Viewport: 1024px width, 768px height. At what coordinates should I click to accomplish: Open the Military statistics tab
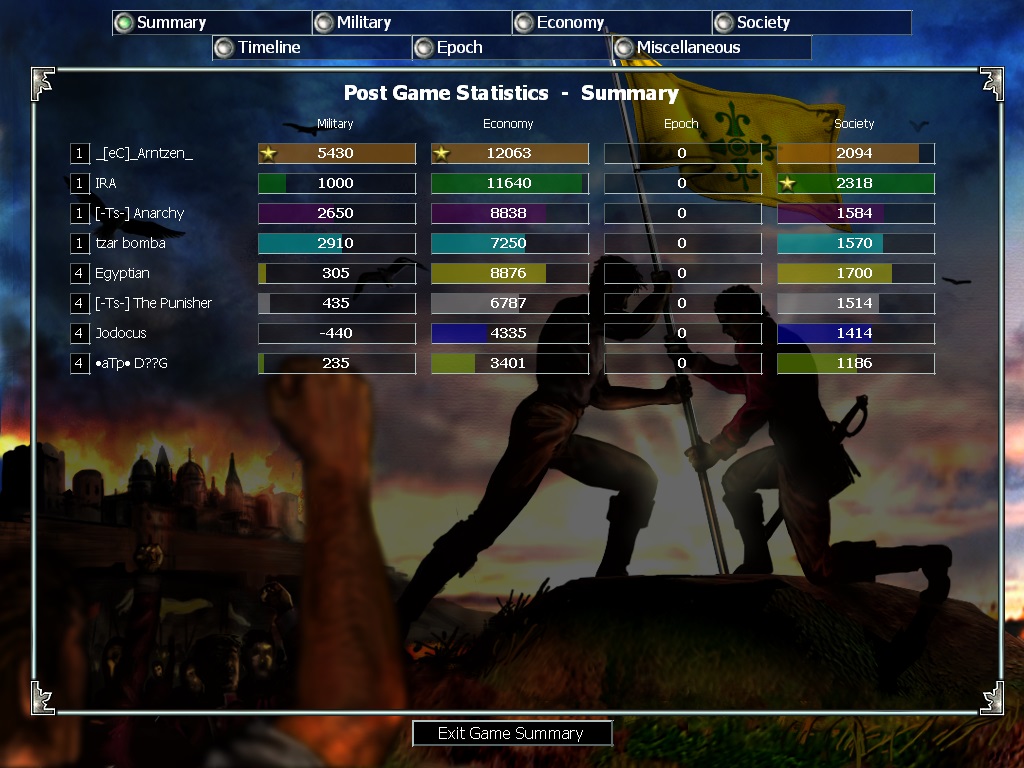[411, 23]
